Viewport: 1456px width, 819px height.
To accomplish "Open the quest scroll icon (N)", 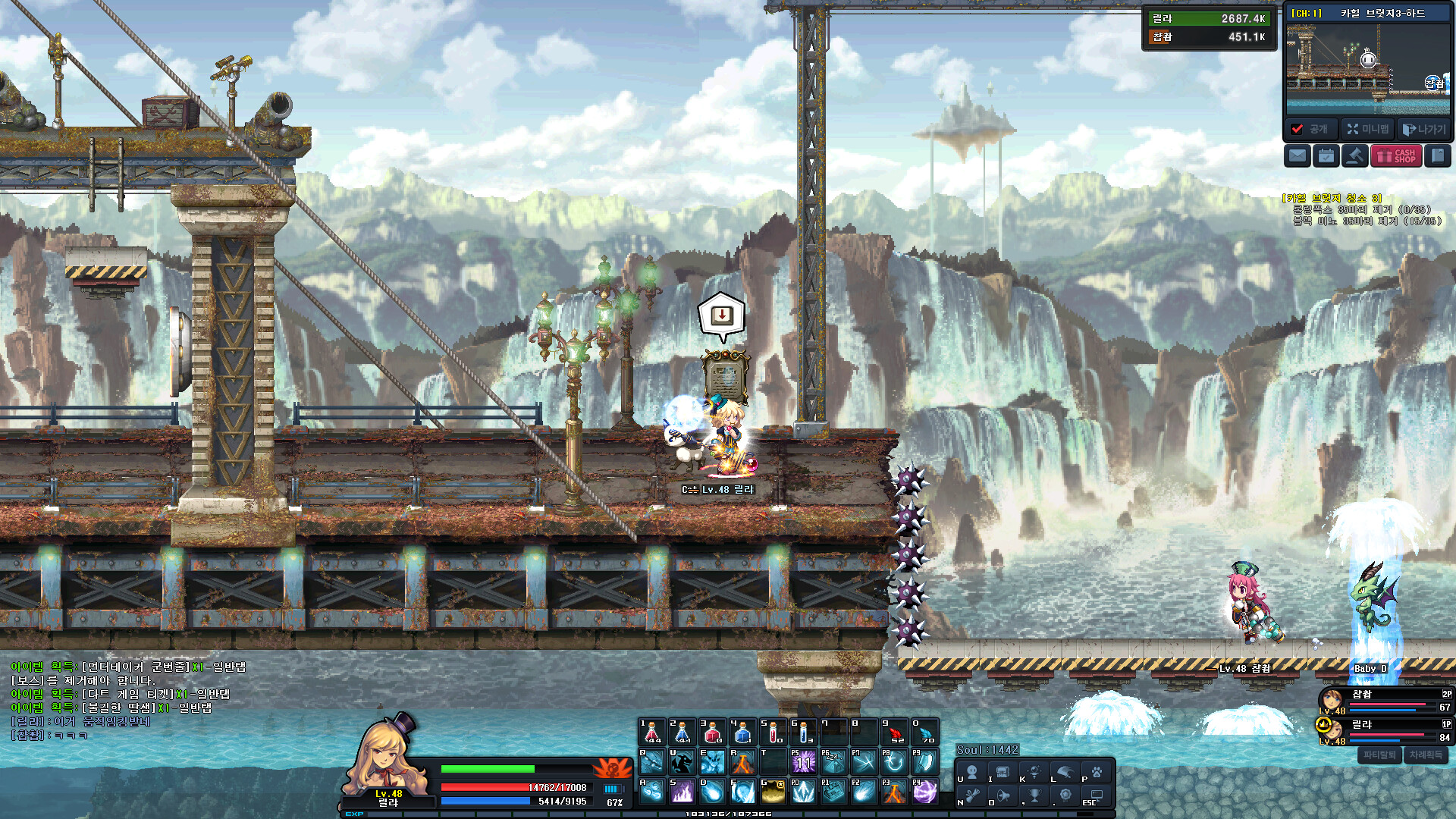I will click(x=972, y=798).
